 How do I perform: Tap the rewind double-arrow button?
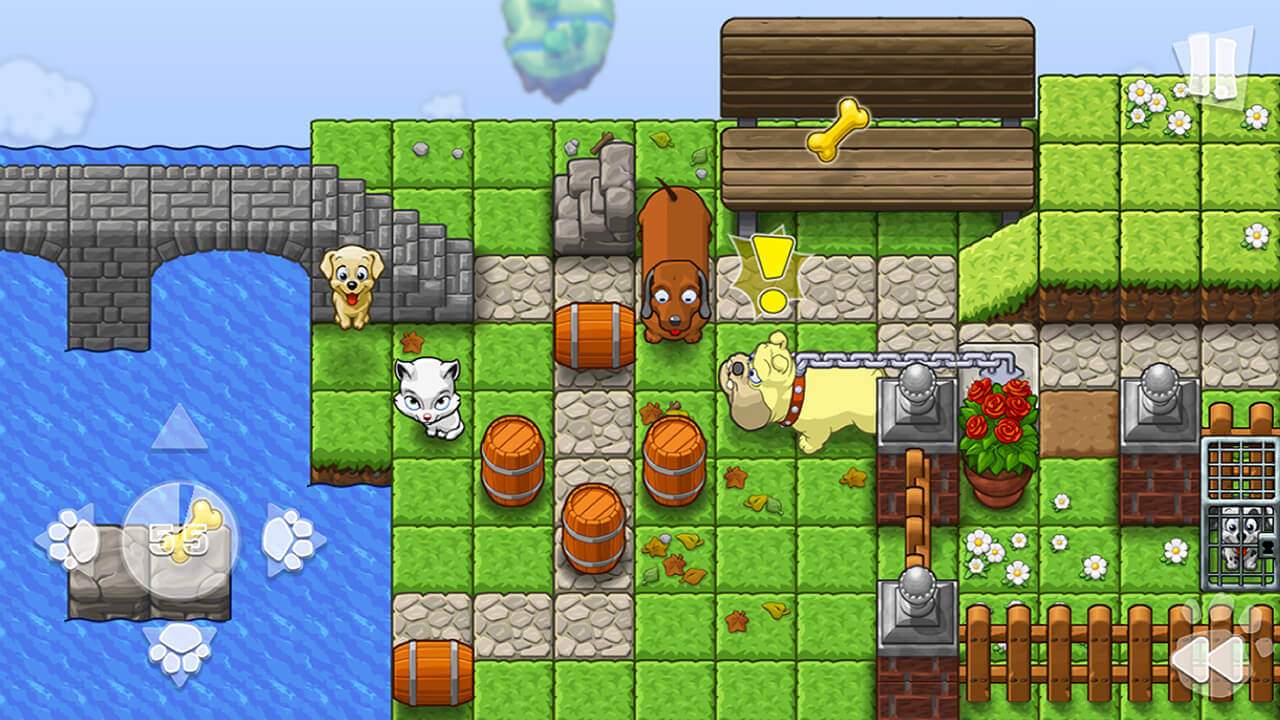tap(1209, 658)
